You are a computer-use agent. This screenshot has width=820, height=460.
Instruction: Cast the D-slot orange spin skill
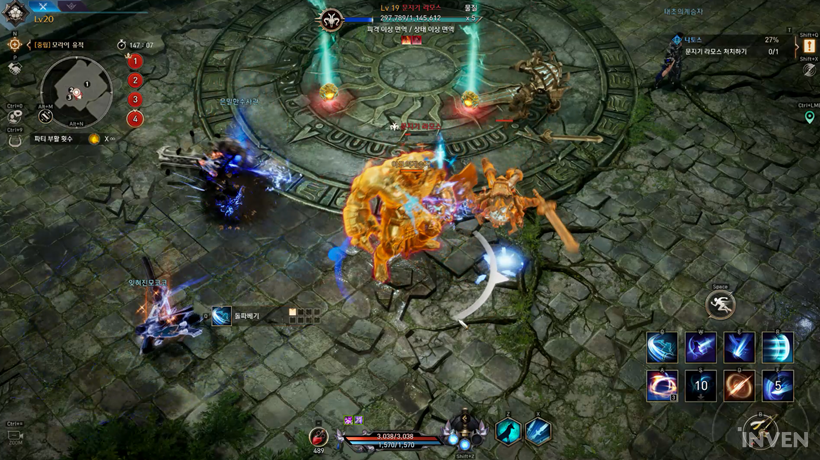click(x=740, y=385)
